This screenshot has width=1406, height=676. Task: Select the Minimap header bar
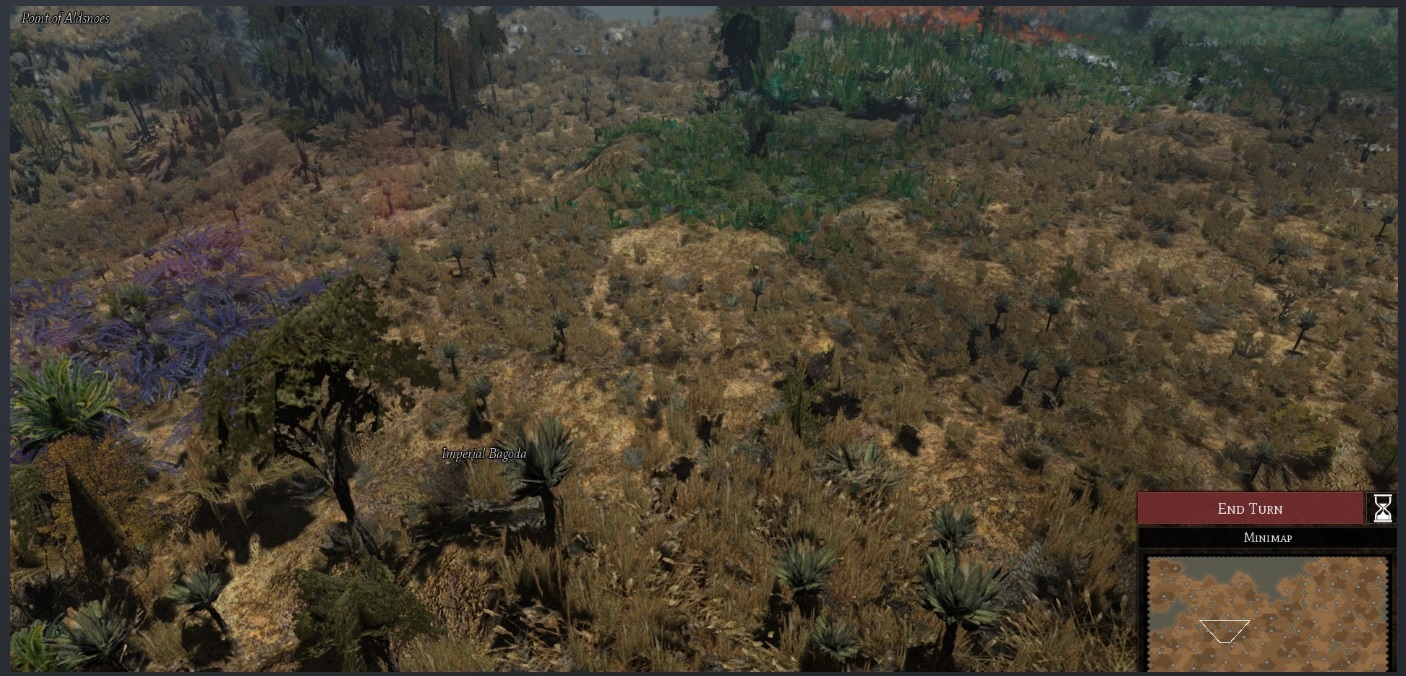(x=1266, y=538)
